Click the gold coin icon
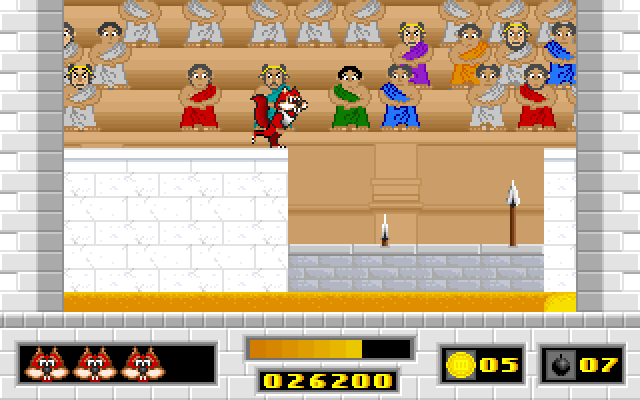This screenshot has width=640, height=400. [x=461, y=363]
